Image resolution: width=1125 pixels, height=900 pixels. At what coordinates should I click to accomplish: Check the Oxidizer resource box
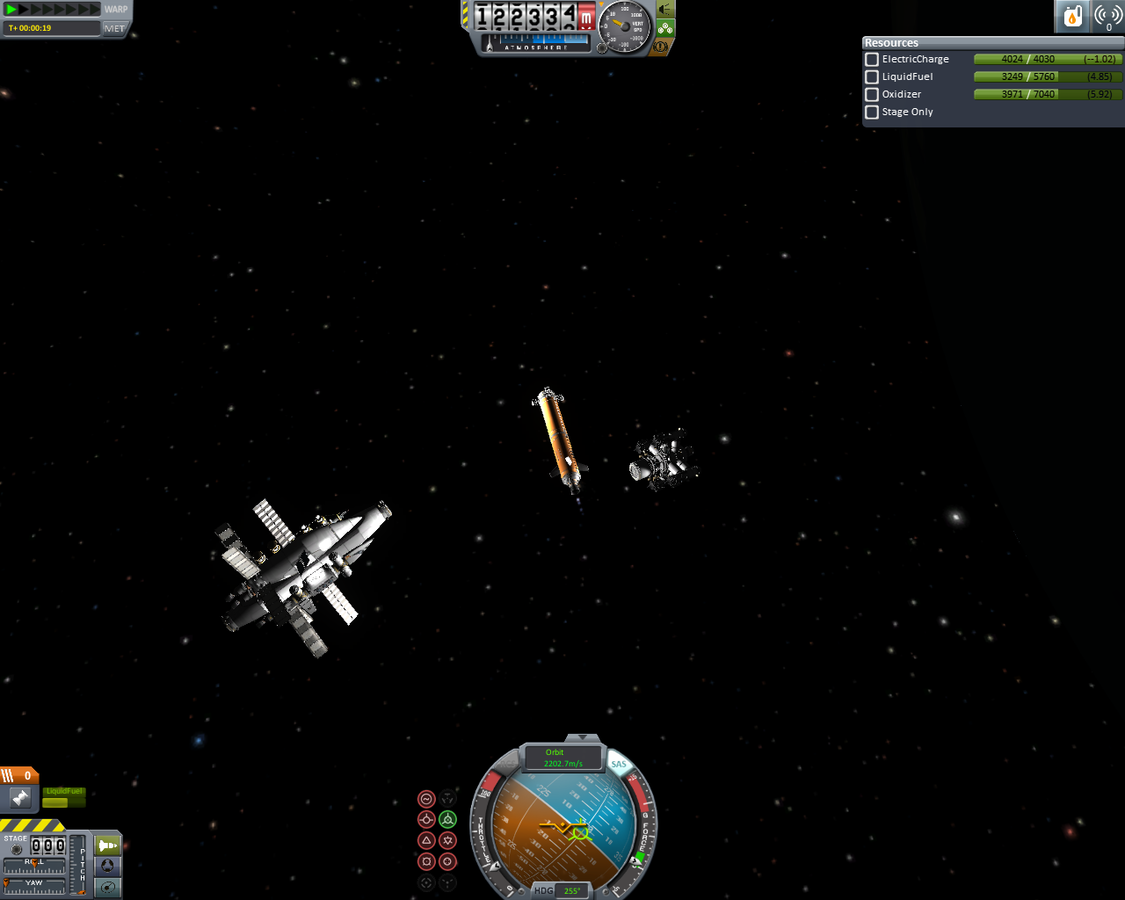click(872, 95)
